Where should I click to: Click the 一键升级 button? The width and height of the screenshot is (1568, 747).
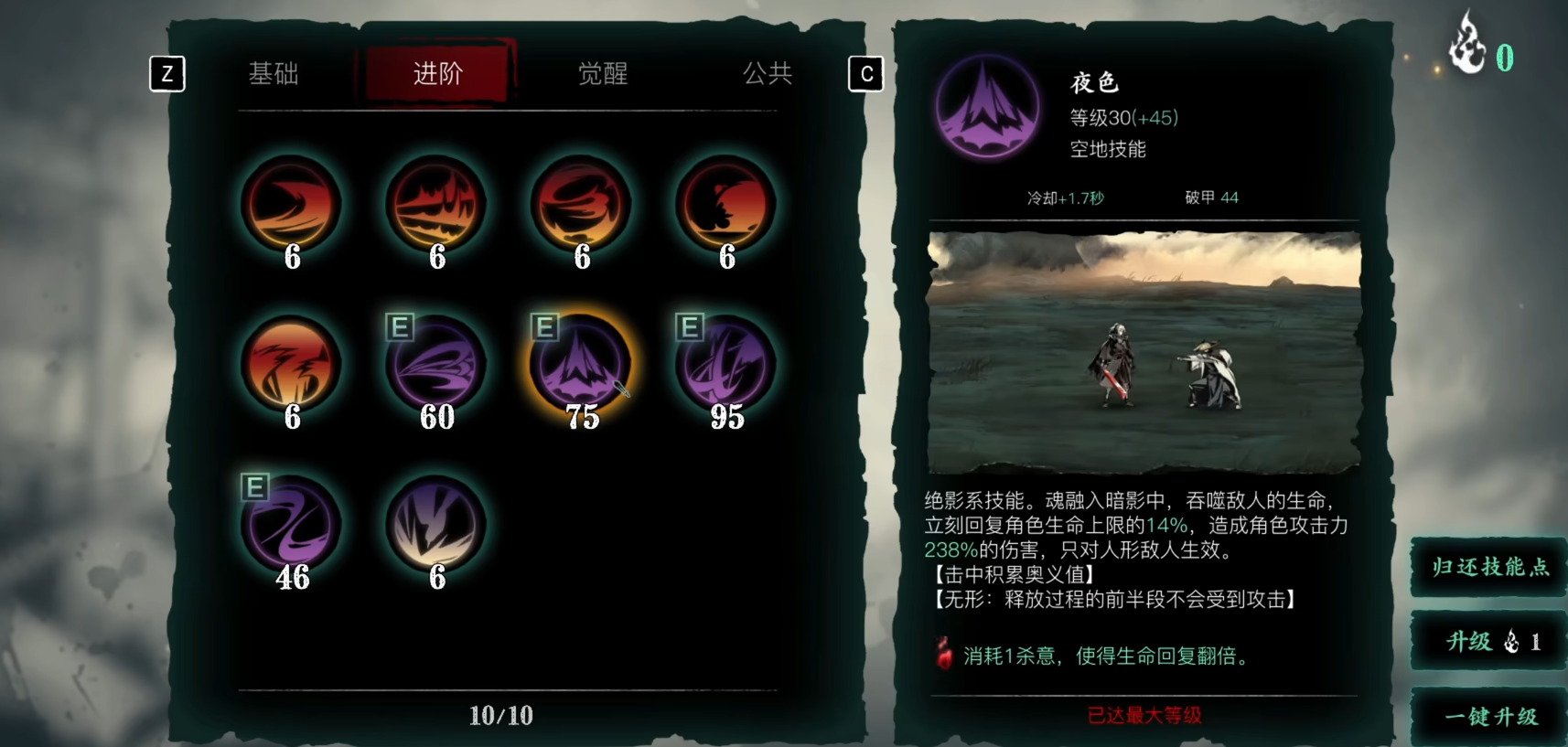tap(1487, 717)
